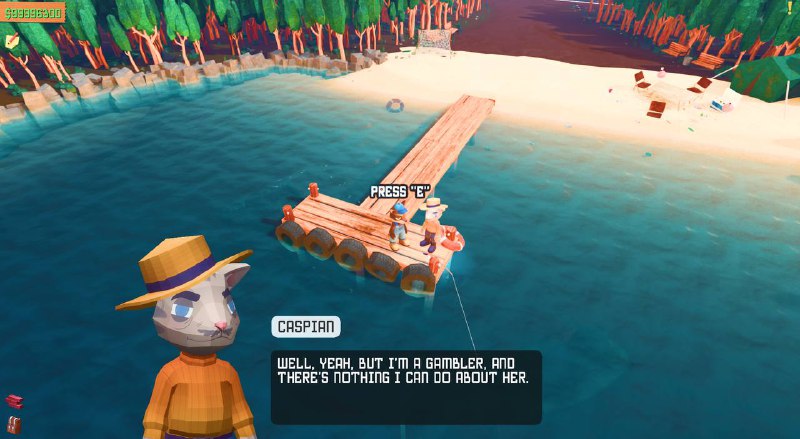Screen dimensions: 800x439
Task: Open the pencil-and-note quest icon
Action: (x=12, y=41)
